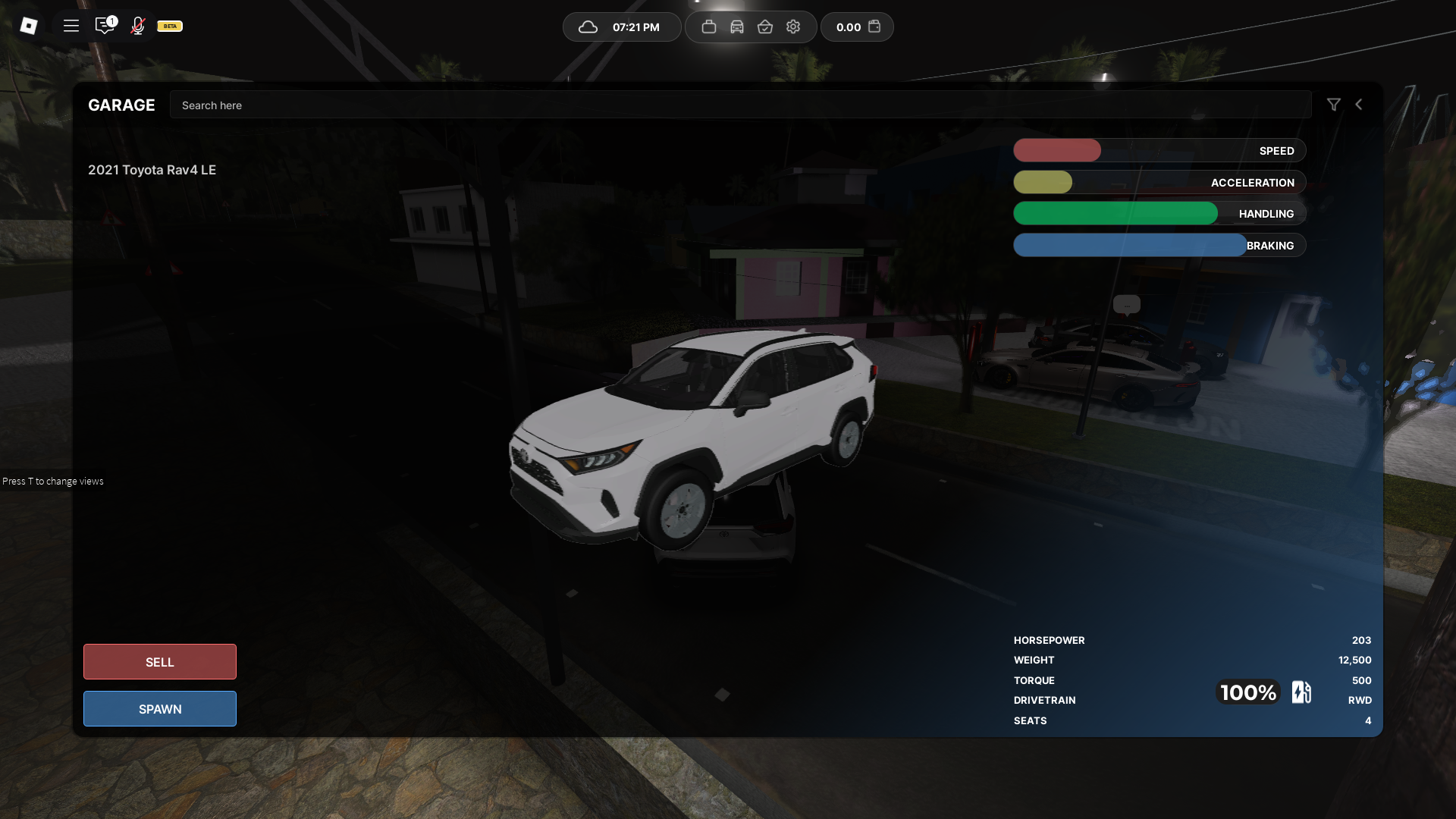Image resolution: width=1456 pixels, height=819 pixels.
Task: Click the 0.00 wallet balance button
Action: click(x=857, y=27)
